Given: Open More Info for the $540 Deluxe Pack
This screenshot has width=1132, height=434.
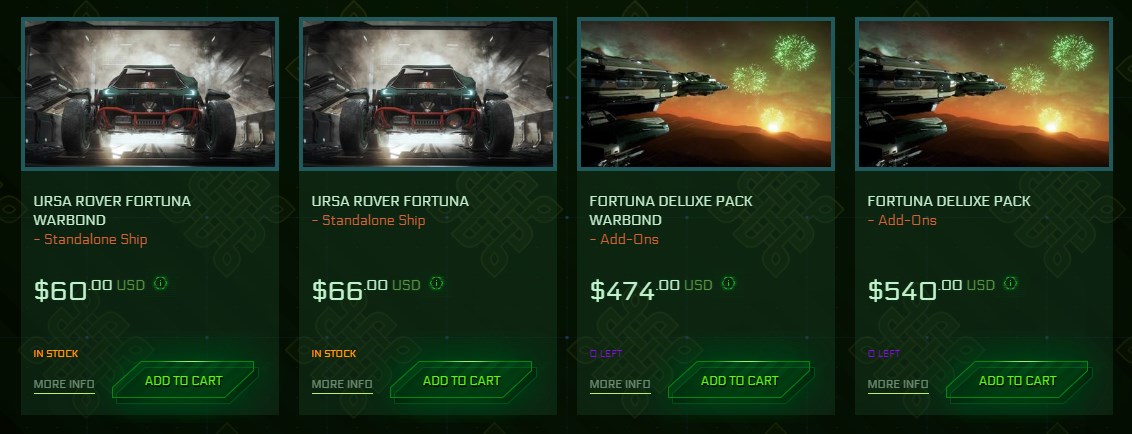Looking at the screenshot, I should (x=898, y=384).
